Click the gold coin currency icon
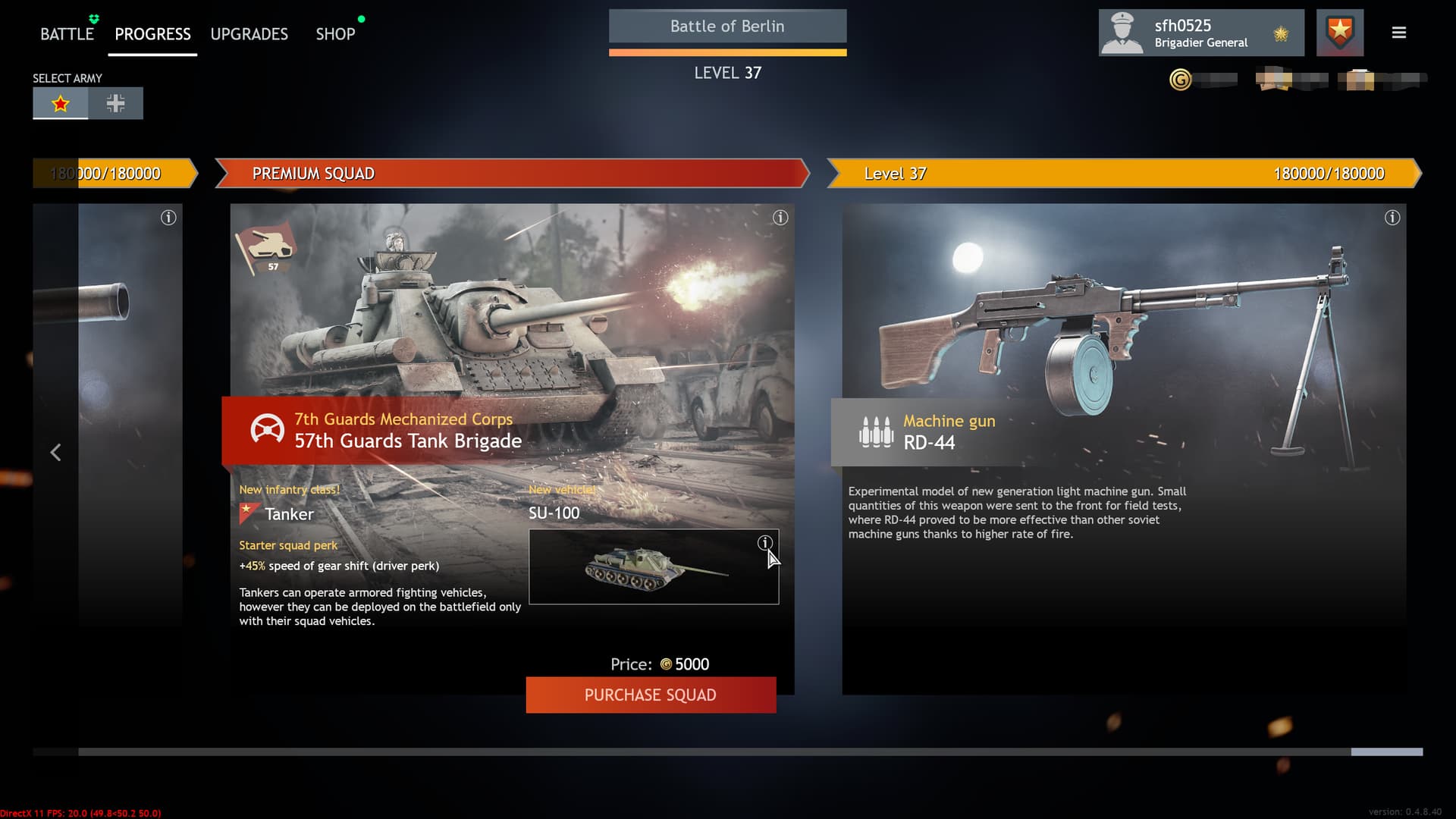The image size is (1456, 819). 1180,80
